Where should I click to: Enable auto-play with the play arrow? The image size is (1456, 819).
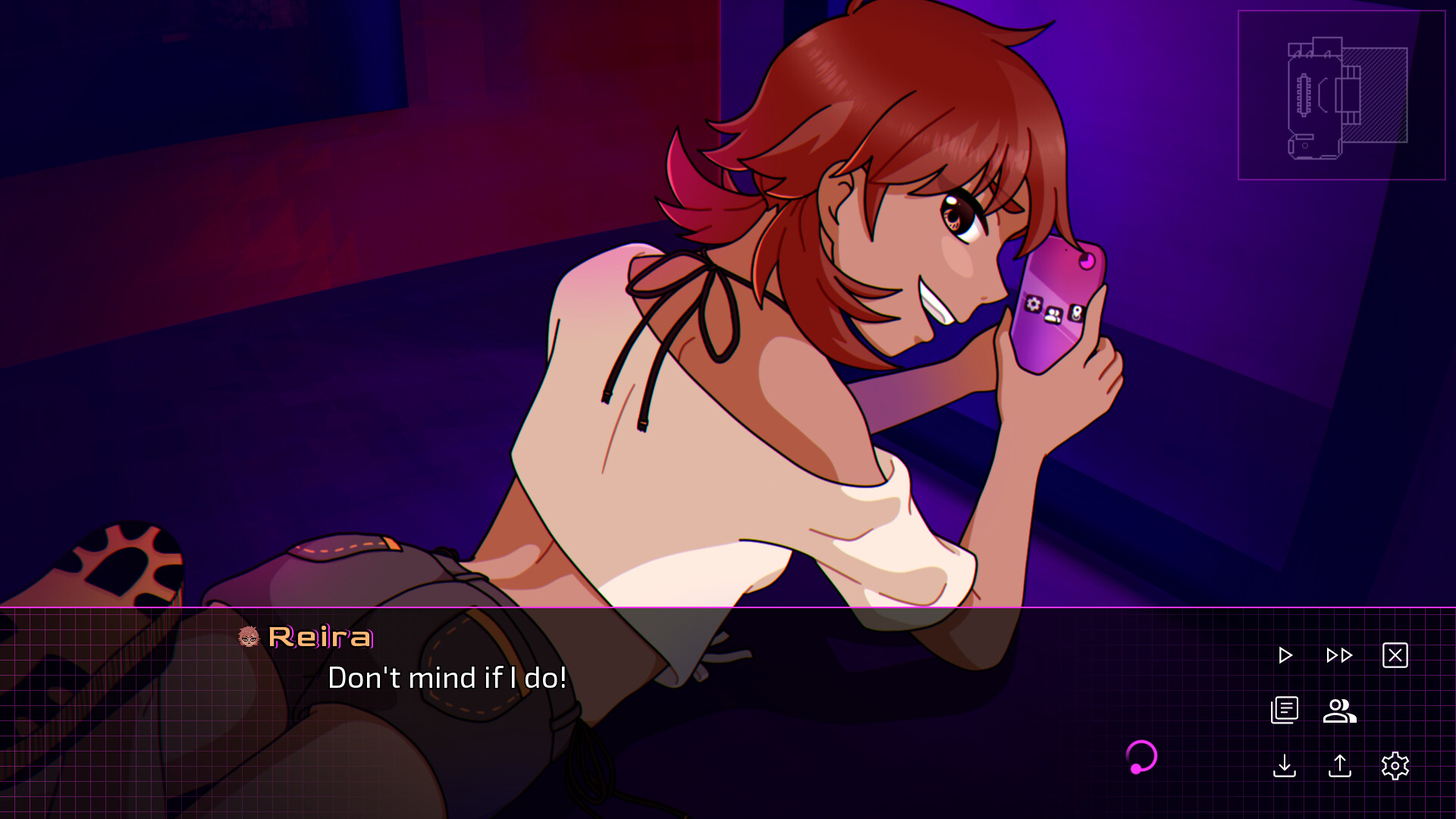click(x=1285, y=655)
